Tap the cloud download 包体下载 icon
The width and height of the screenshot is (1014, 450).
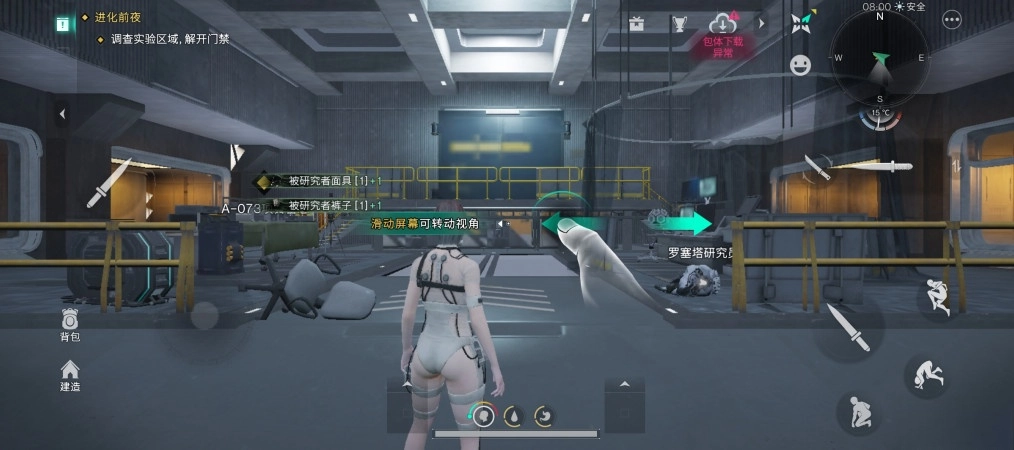tap(724, 26)
